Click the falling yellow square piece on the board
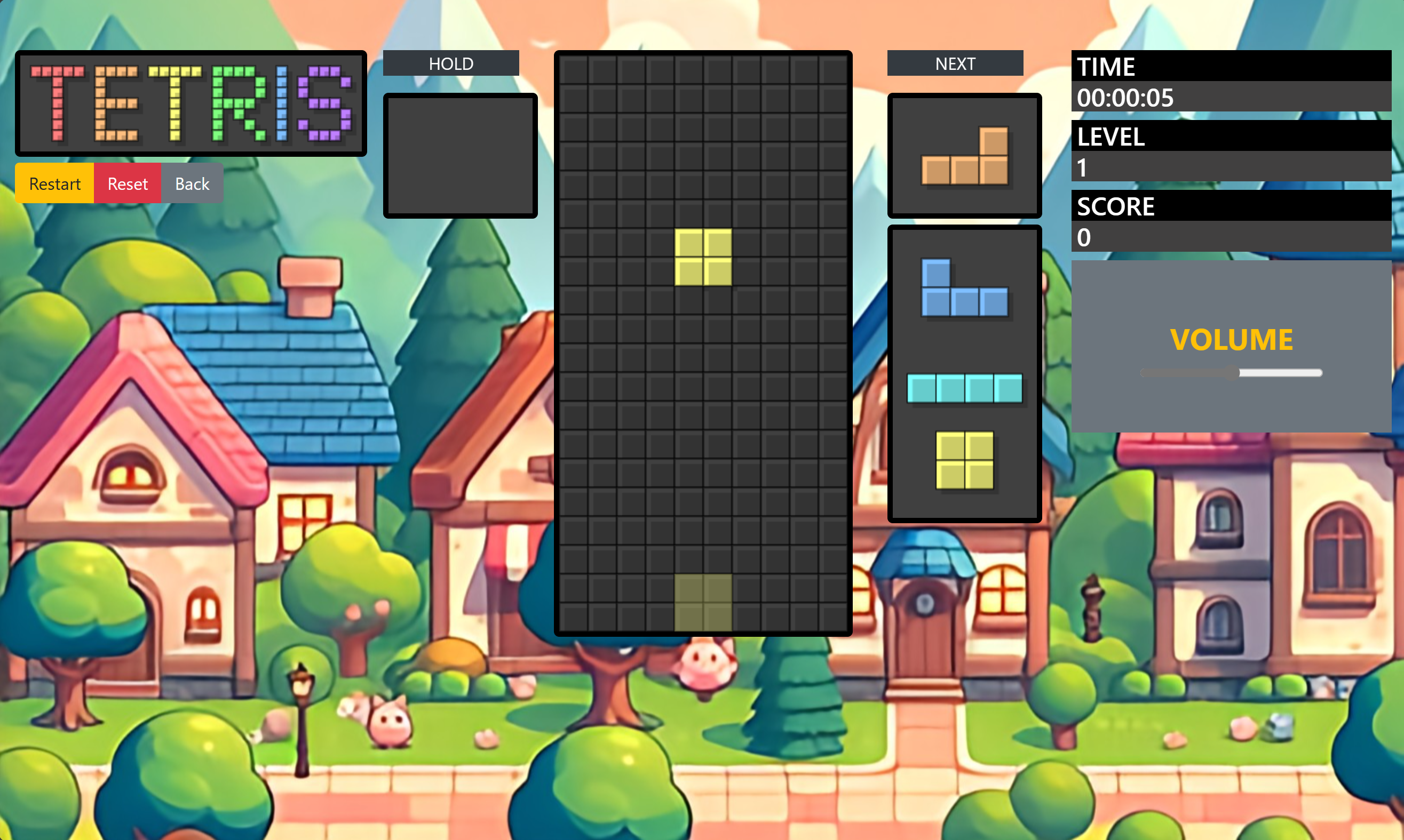The height and width of the screenshot is (840, 1404). pos(703,258)
